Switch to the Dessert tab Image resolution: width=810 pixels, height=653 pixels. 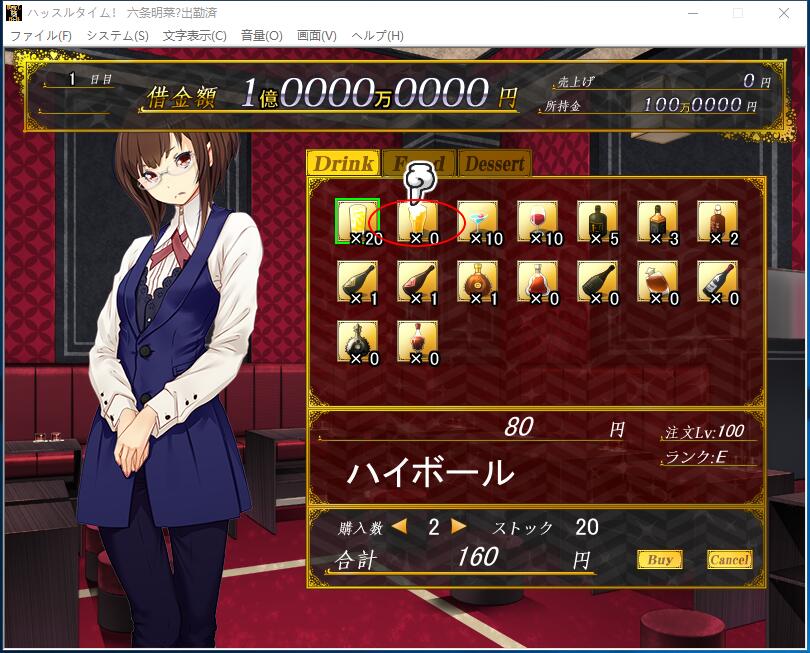[494, 163]
